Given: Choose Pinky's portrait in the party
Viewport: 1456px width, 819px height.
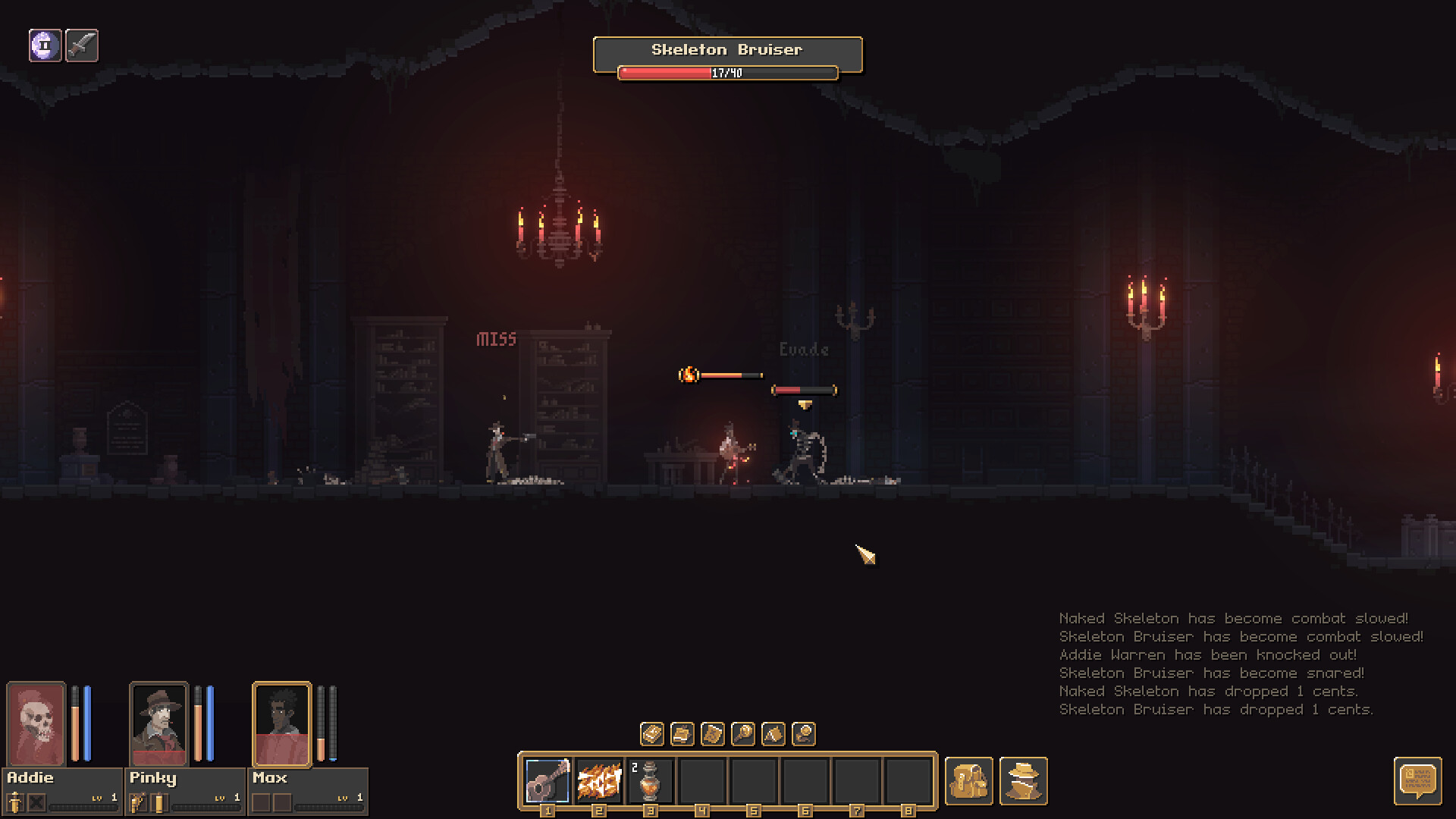Looking at the screenshot, I should pyautogui.click(x=159, y=724).
